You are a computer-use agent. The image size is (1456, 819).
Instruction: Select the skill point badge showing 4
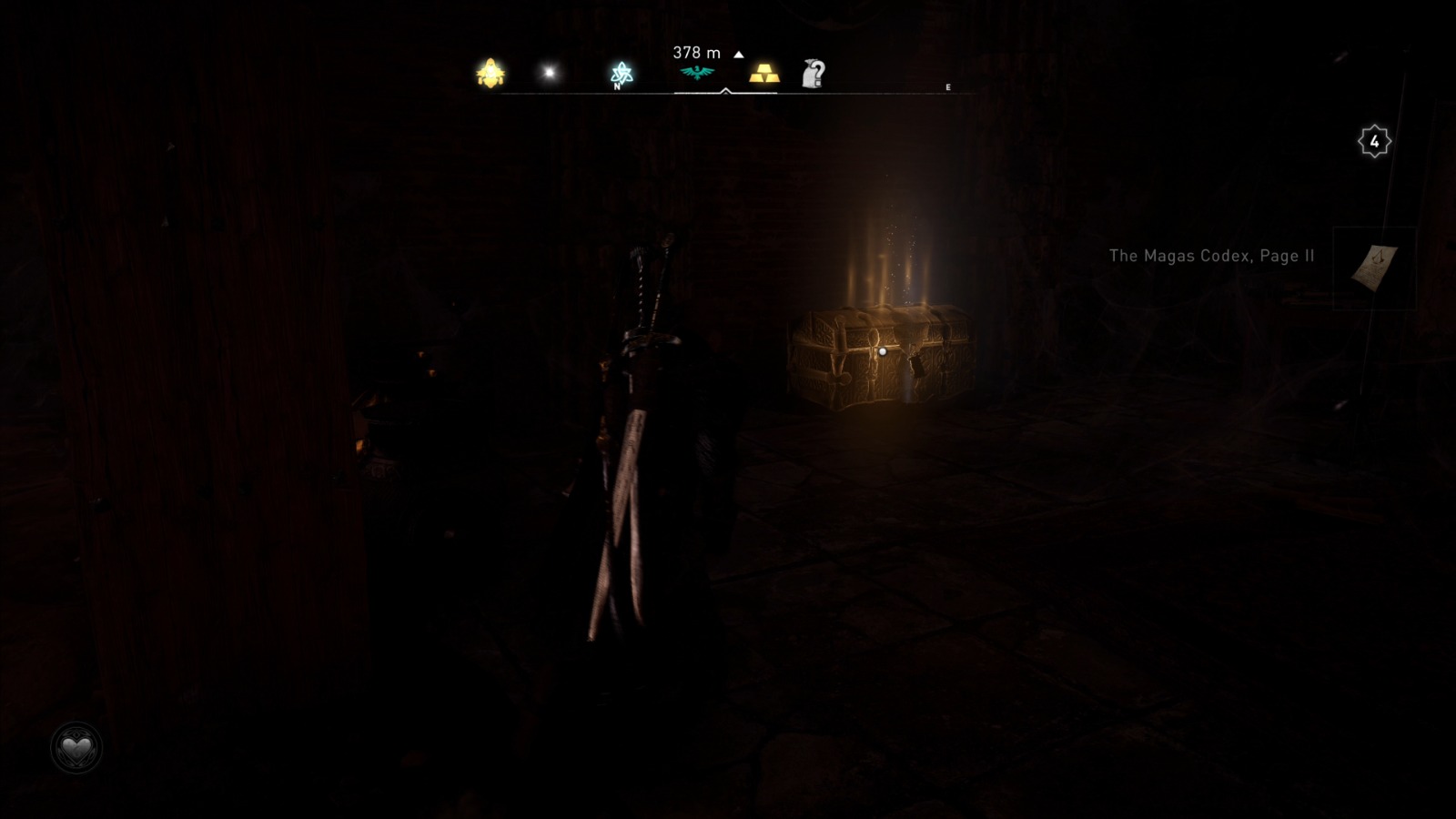pyautogui.click(x=1374, y=140)
